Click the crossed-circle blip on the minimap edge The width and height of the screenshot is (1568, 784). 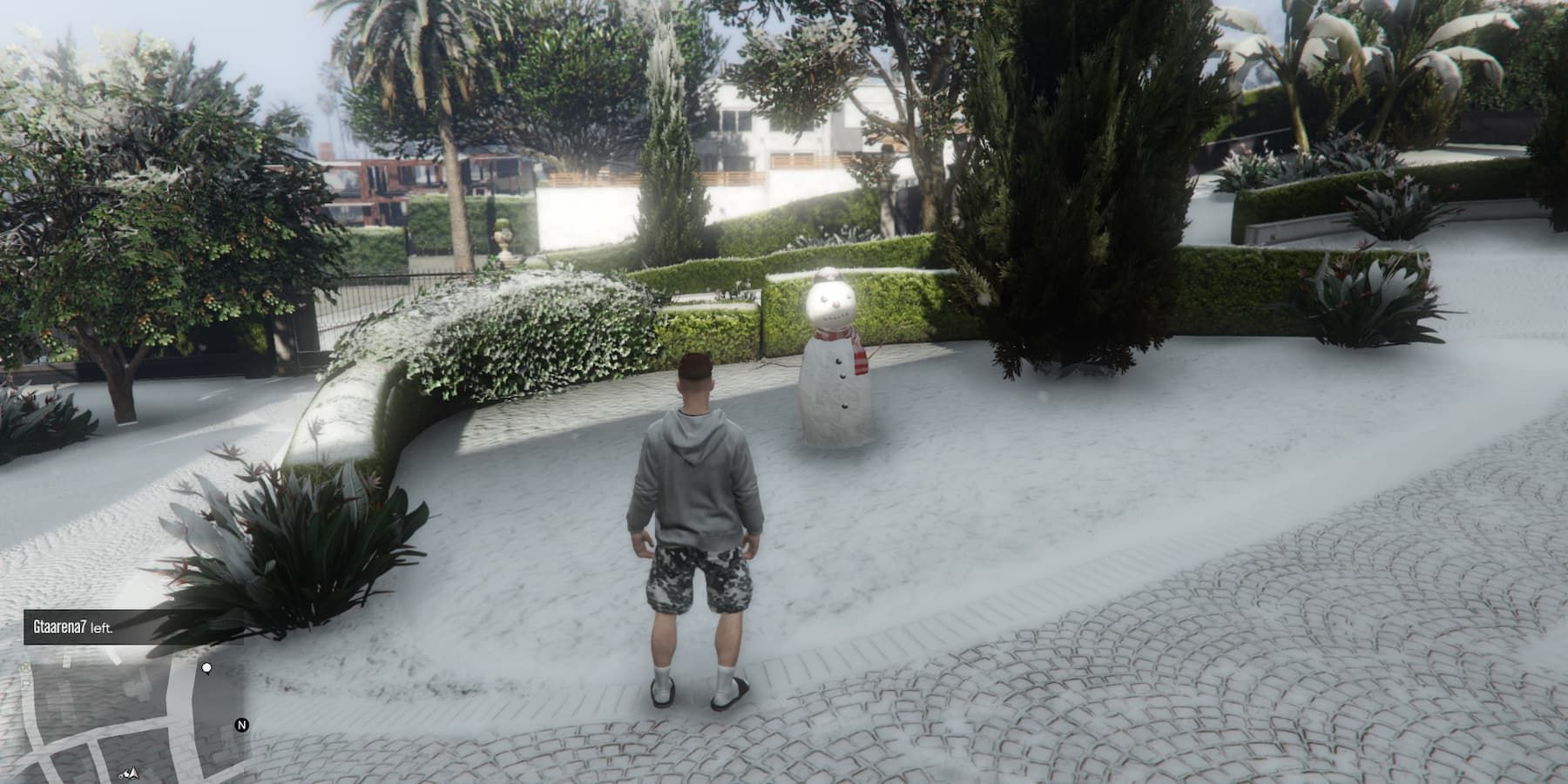pyautogui.click(x=25, y=667)
